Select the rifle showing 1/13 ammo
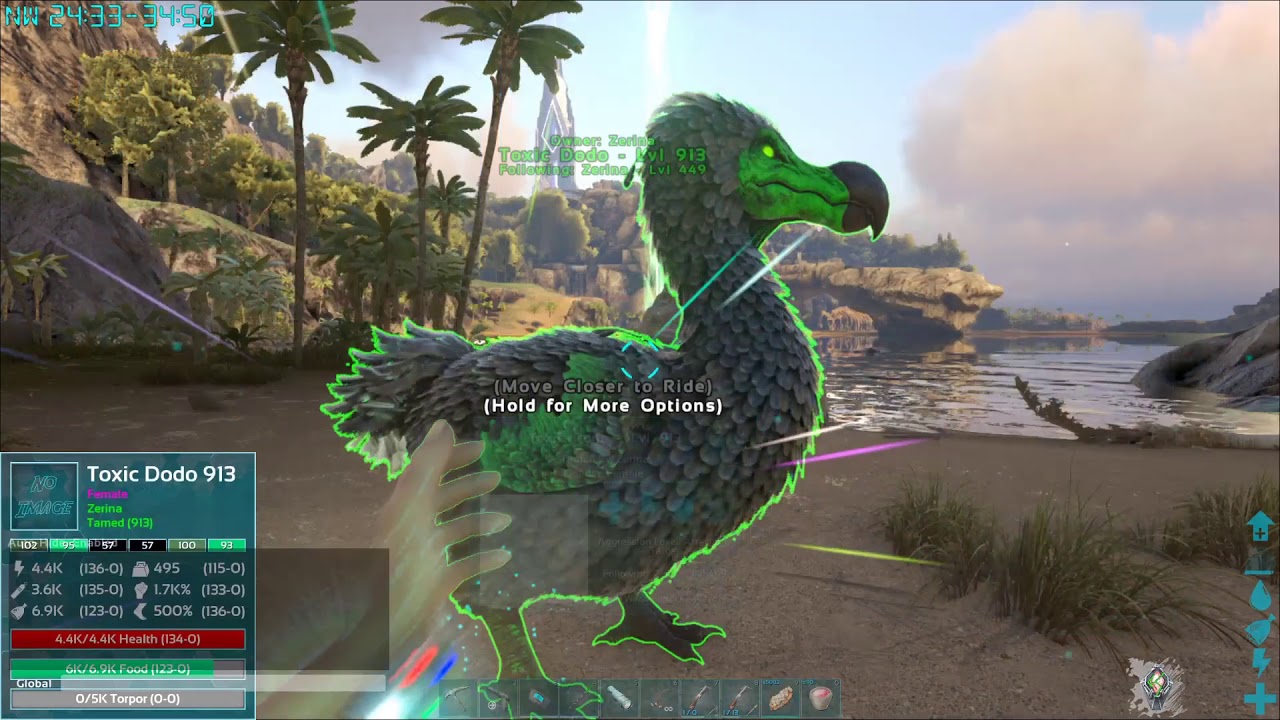The image size is (1280, 720). coord(741,697)
